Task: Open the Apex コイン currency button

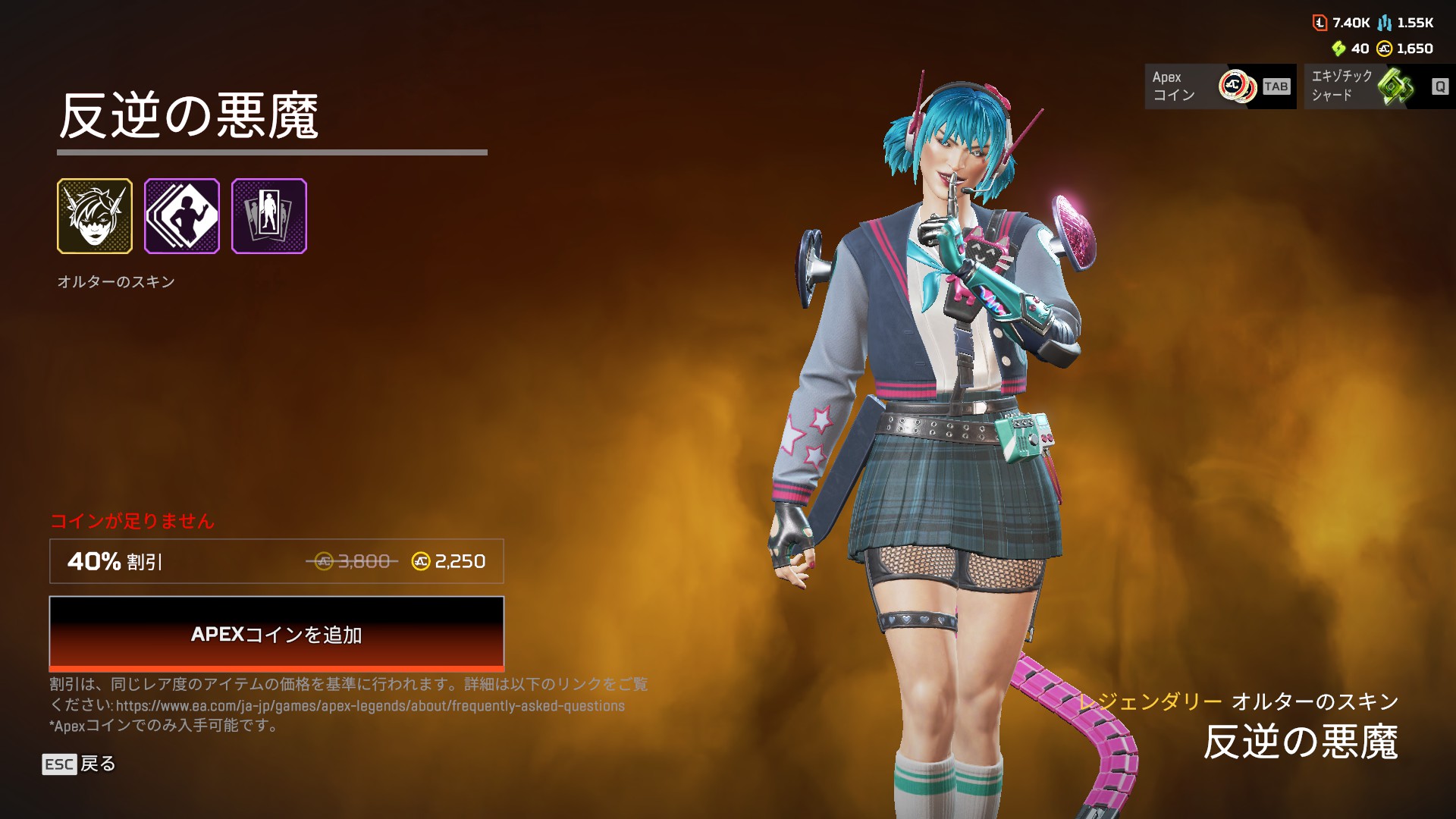Action: coord(1219,86)
